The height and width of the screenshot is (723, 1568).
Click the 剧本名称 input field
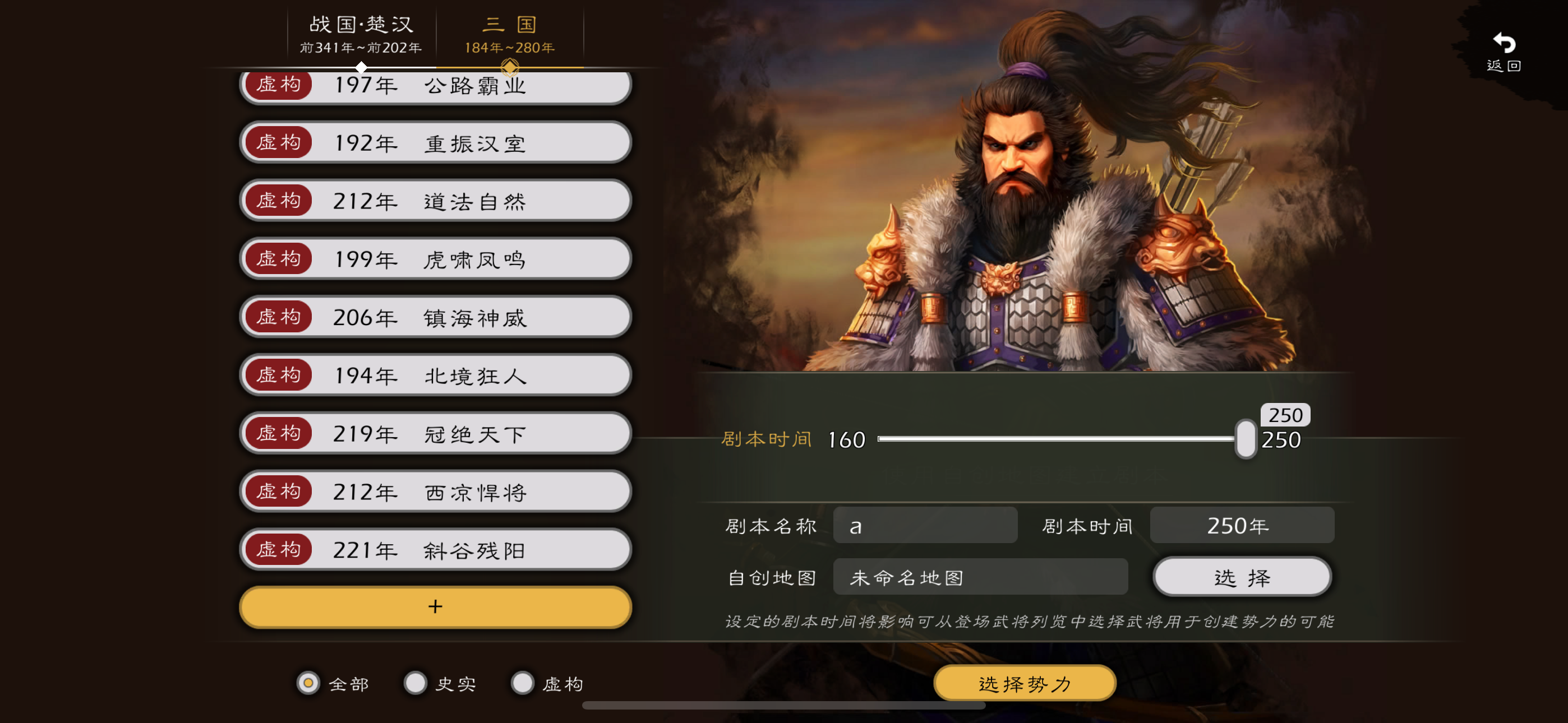925,525
